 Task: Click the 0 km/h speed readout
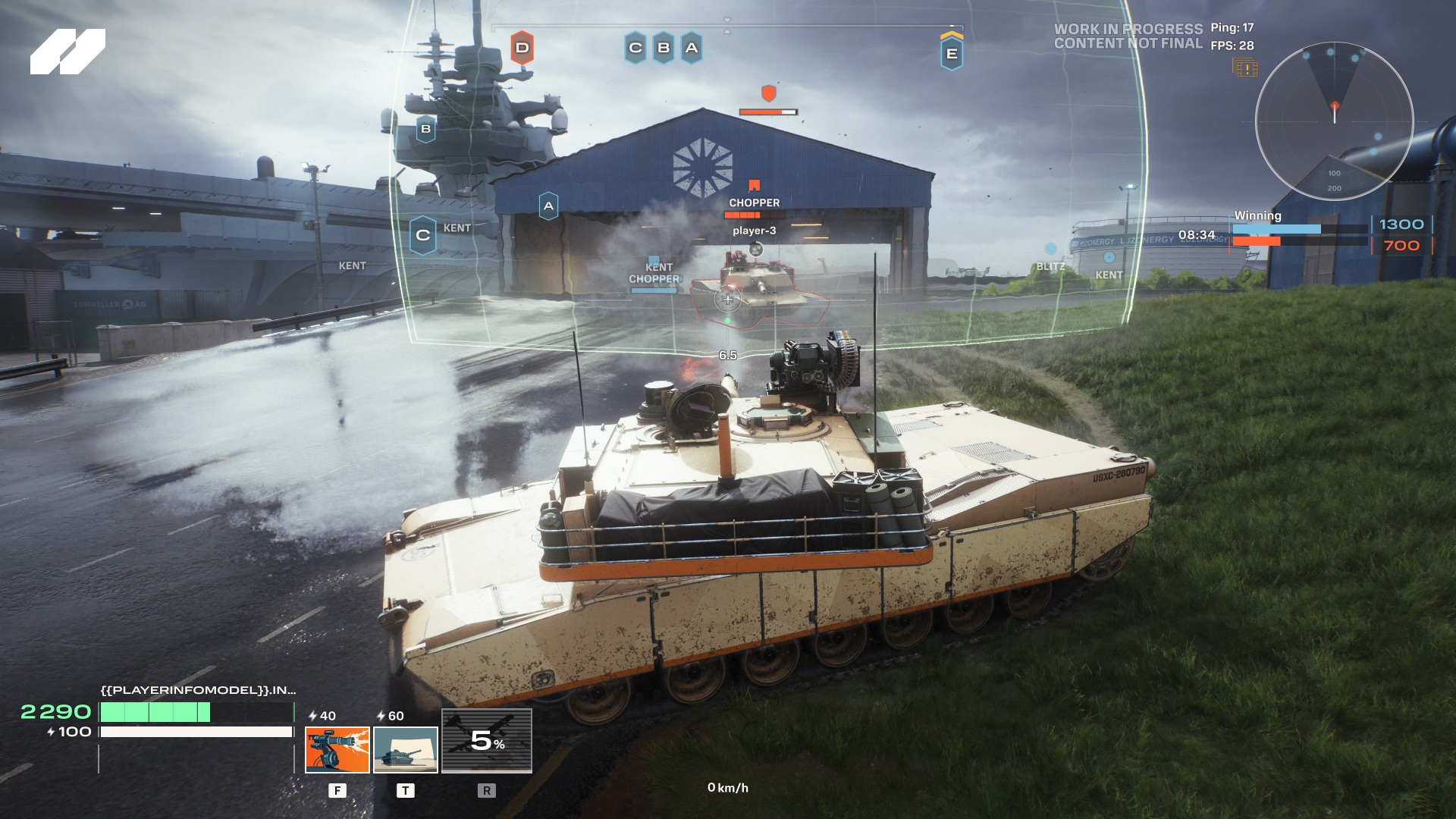(x=727, y=789)
